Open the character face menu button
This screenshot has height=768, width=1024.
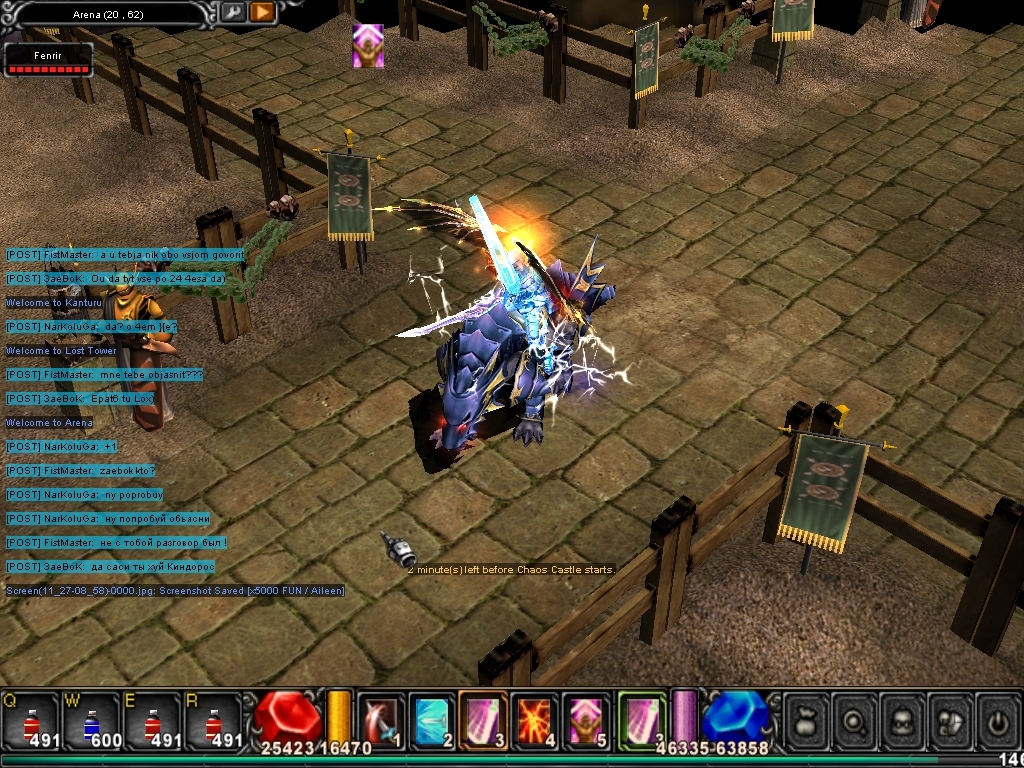click(x=903, y=720)
